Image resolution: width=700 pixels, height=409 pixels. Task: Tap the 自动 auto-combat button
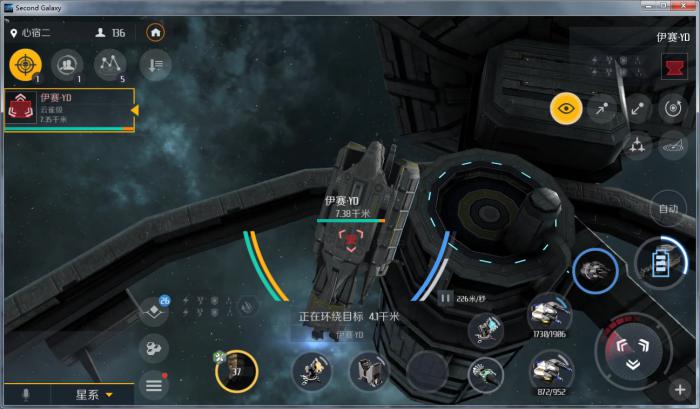668,210
